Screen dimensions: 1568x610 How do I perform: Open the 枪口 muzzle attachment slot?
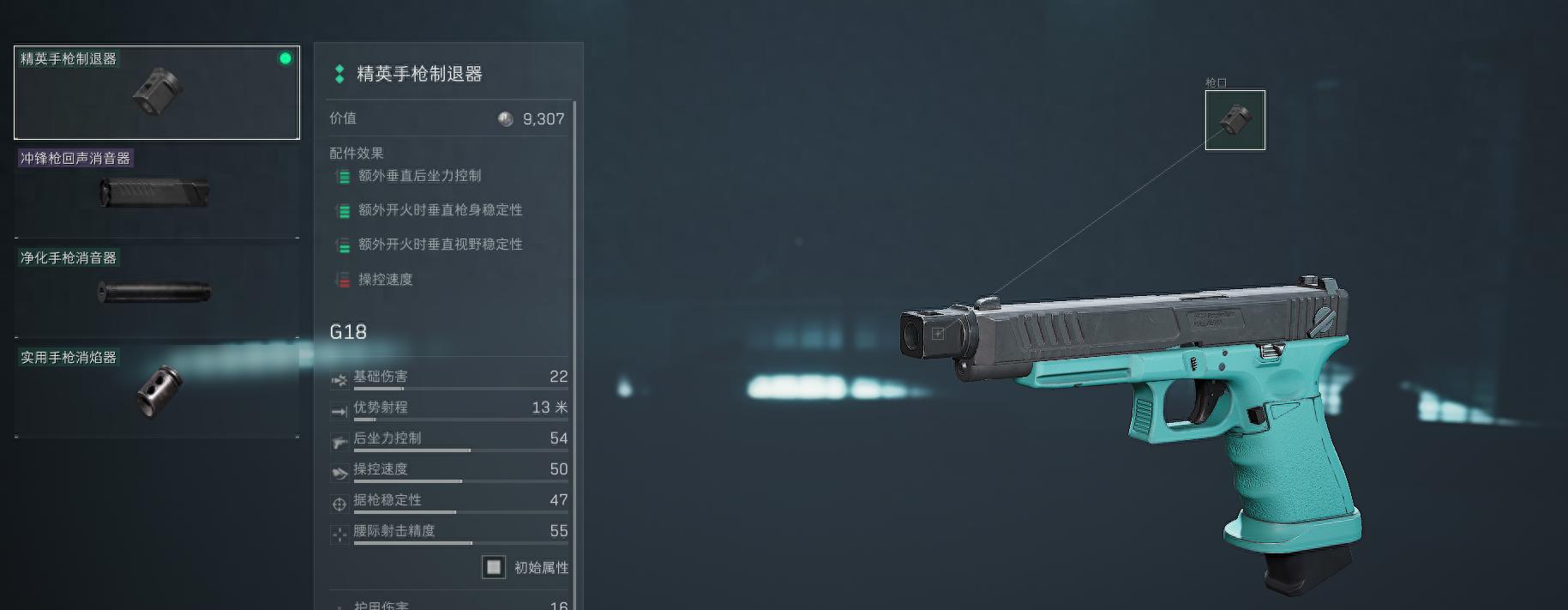pyautogui.click(x=1235, y=120)
